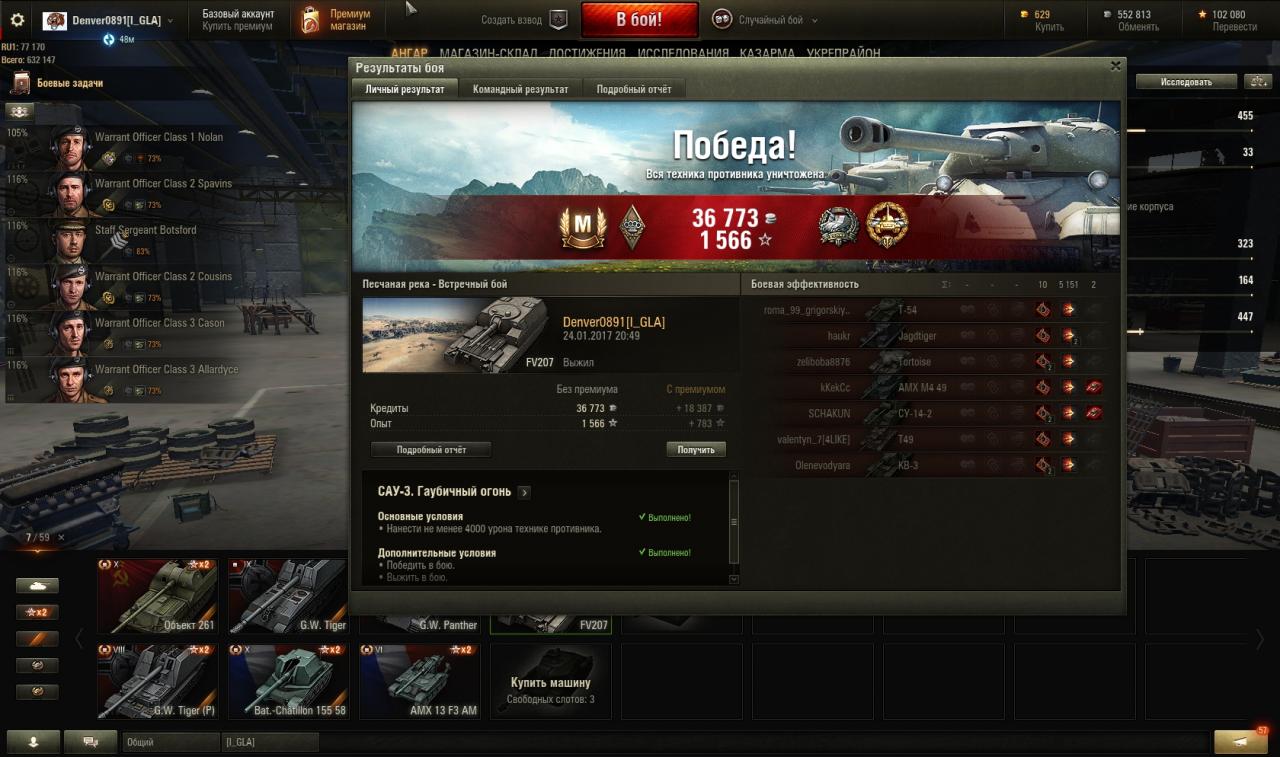Viewport: 1280px width, 757px height.
Task: Click the Создать взвод platoon button
Action: click(x=524, y=20)
